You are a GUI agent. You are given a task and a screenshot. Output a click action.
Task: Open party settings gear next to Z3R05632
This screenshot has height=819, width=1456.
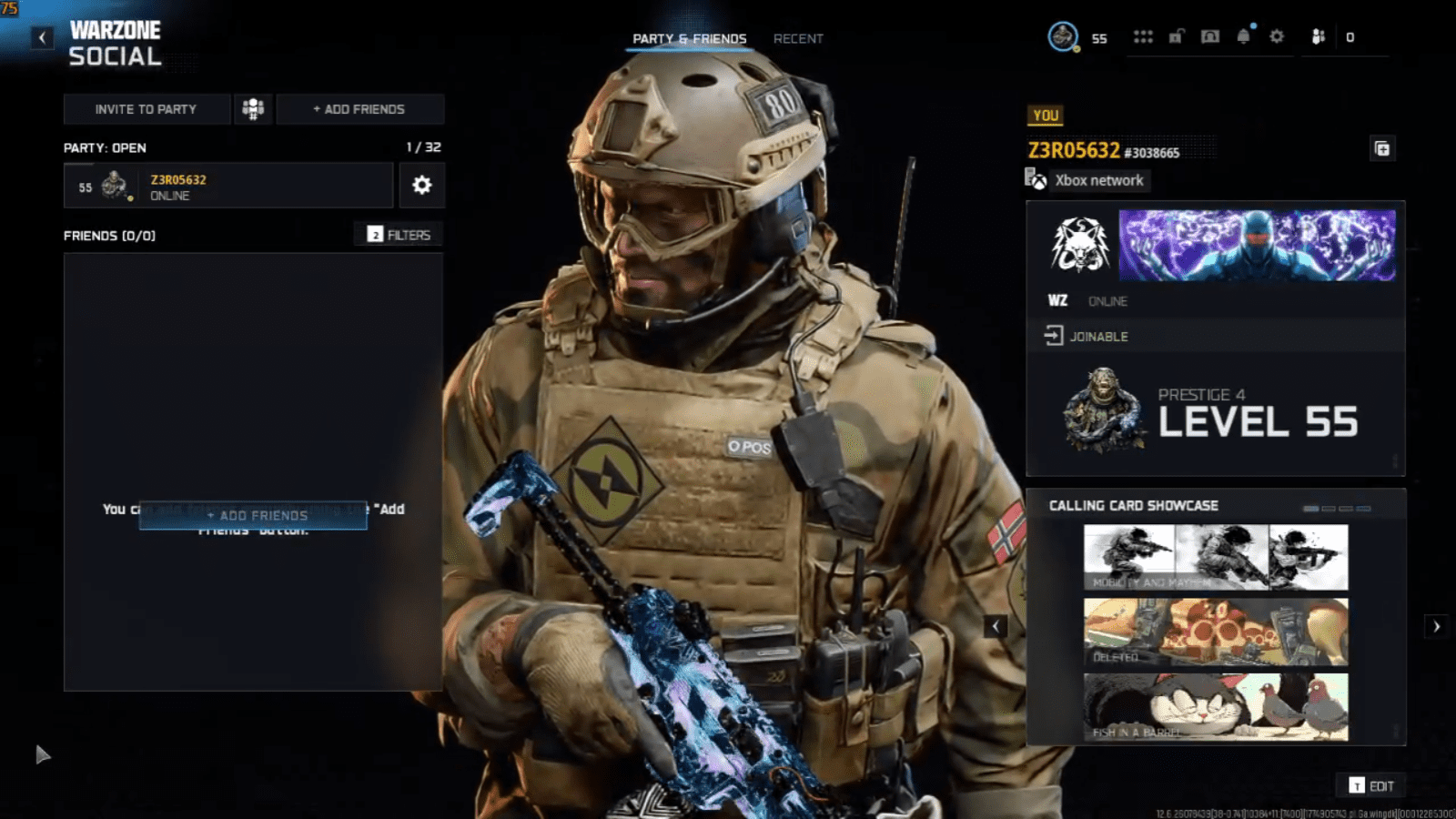click(420, 185)
